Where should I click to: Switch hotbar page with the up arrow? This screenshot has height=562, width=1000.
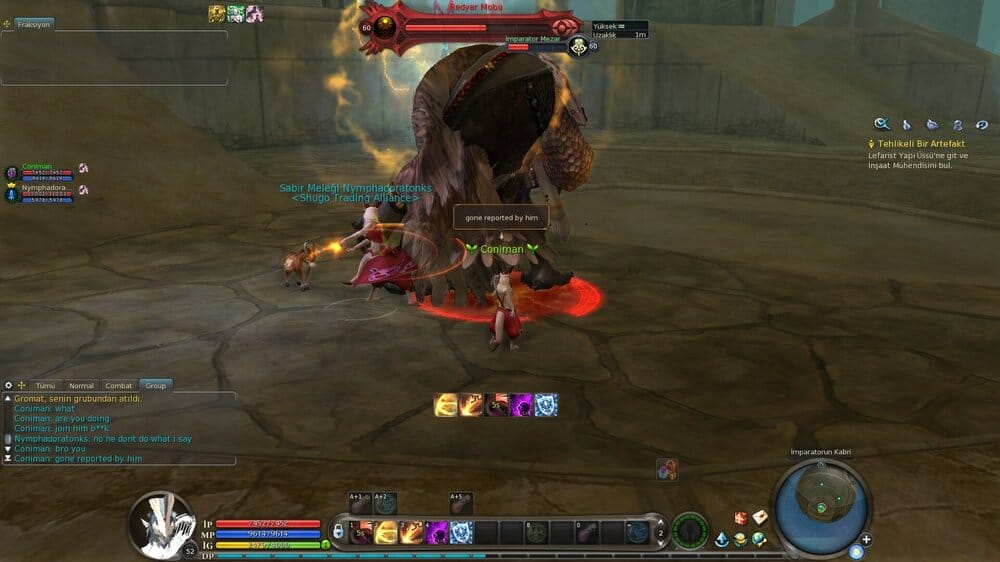pyautogui.click(x=659, y=522)
